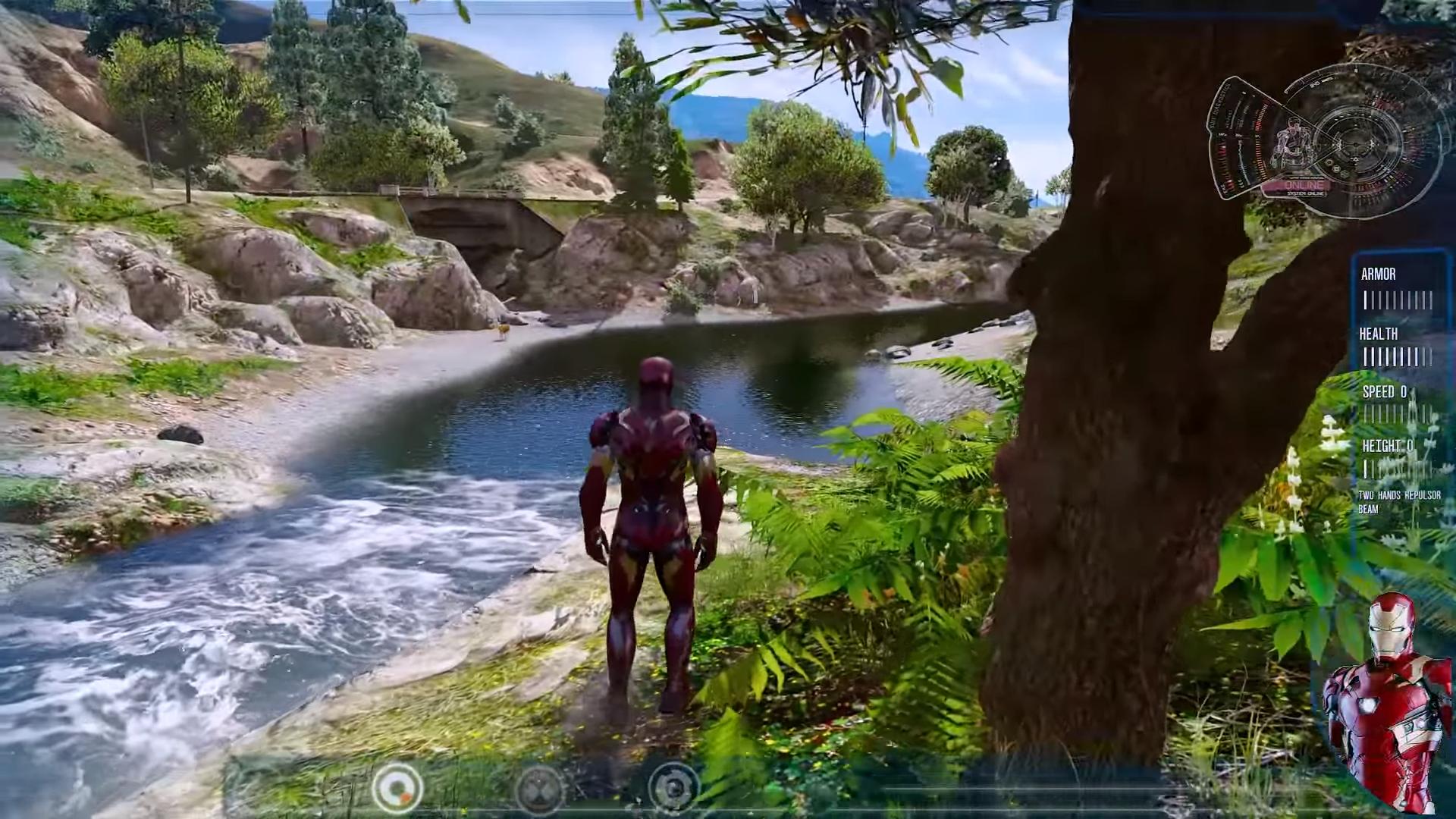Toggle the SYSTEM ONLINE indicator text
This screenshot has height=819, width=1456.
tap(1306, 195)
